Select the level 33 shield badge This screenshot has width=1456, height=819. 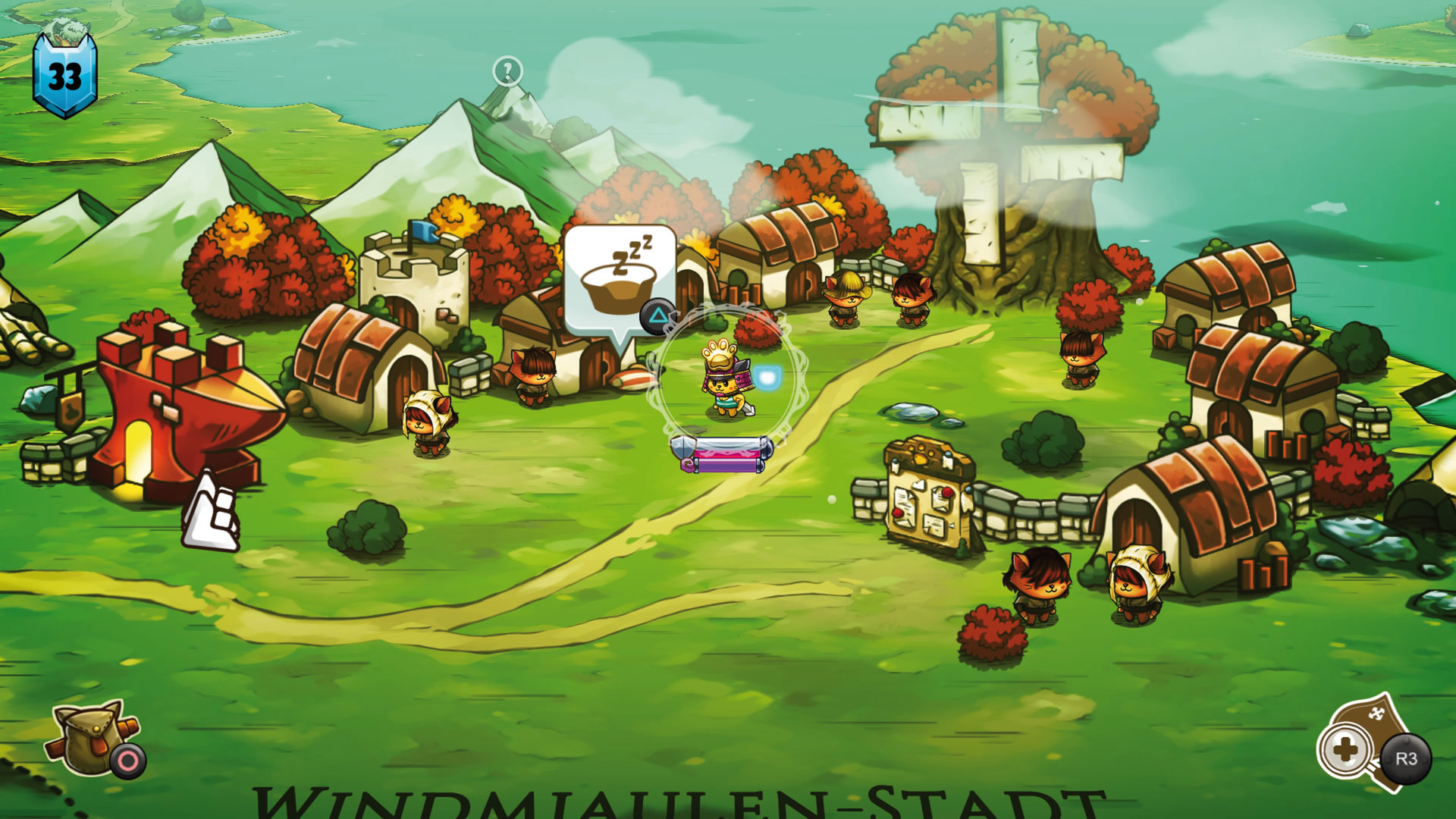click(67, 72)
